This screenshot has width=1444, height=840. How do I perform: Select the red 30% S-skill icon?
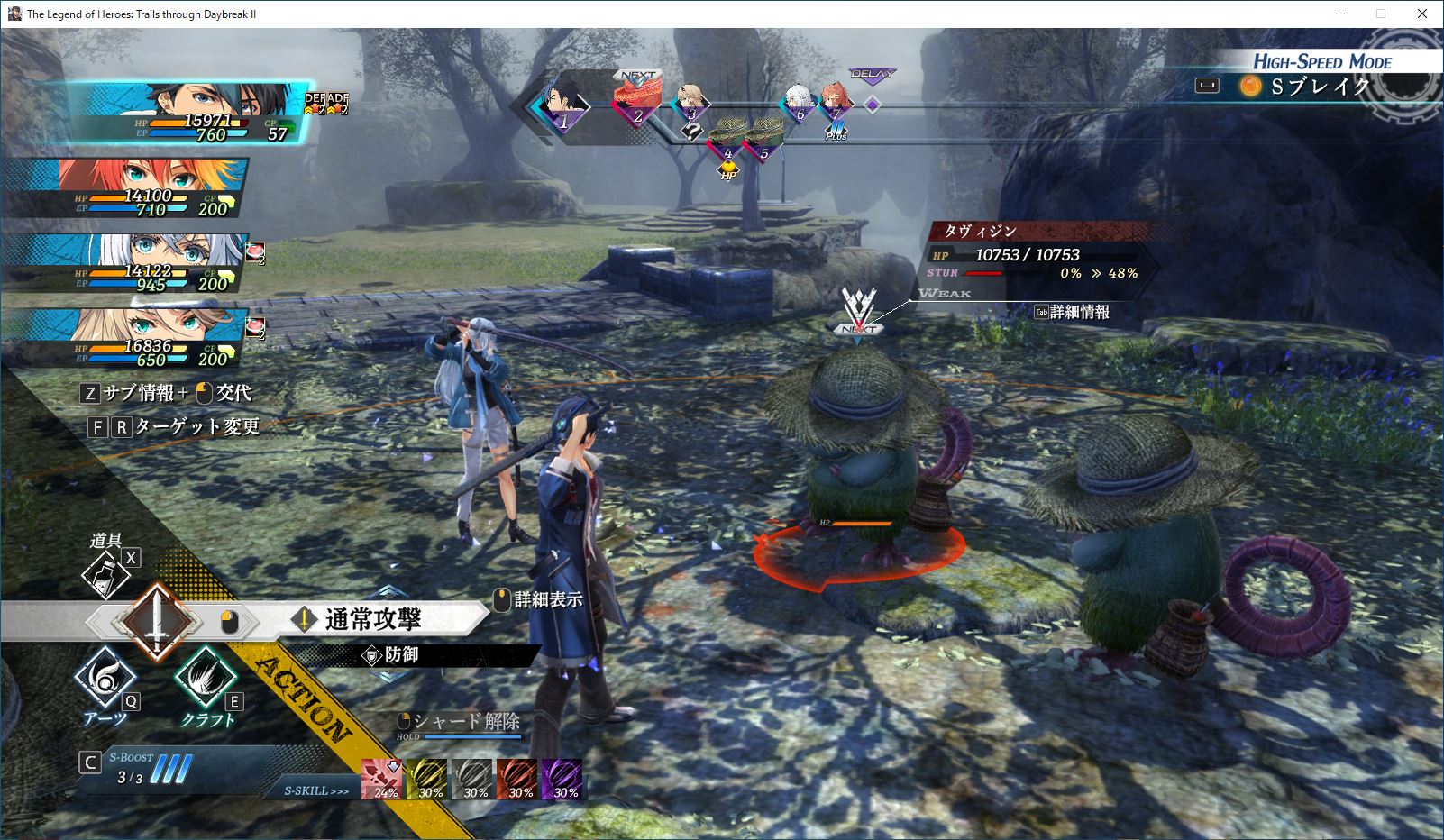[x=518, y=780]
